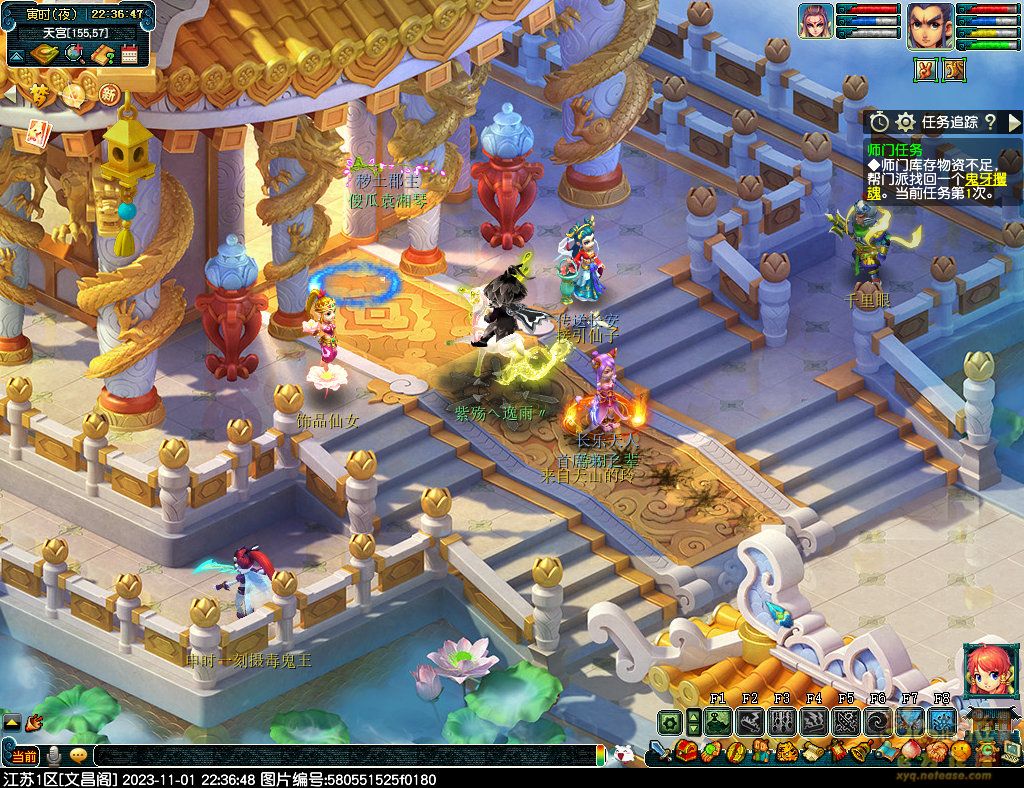Show quest tracker help question mark

click(x=989, y=122)
